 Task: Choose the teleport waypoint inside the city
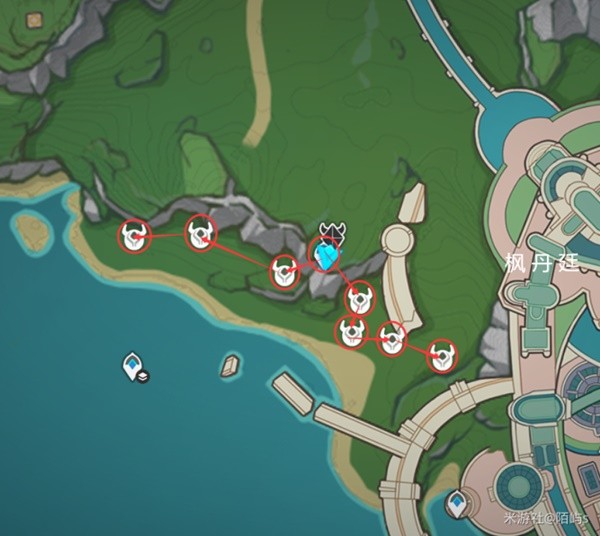click(459, 500)
